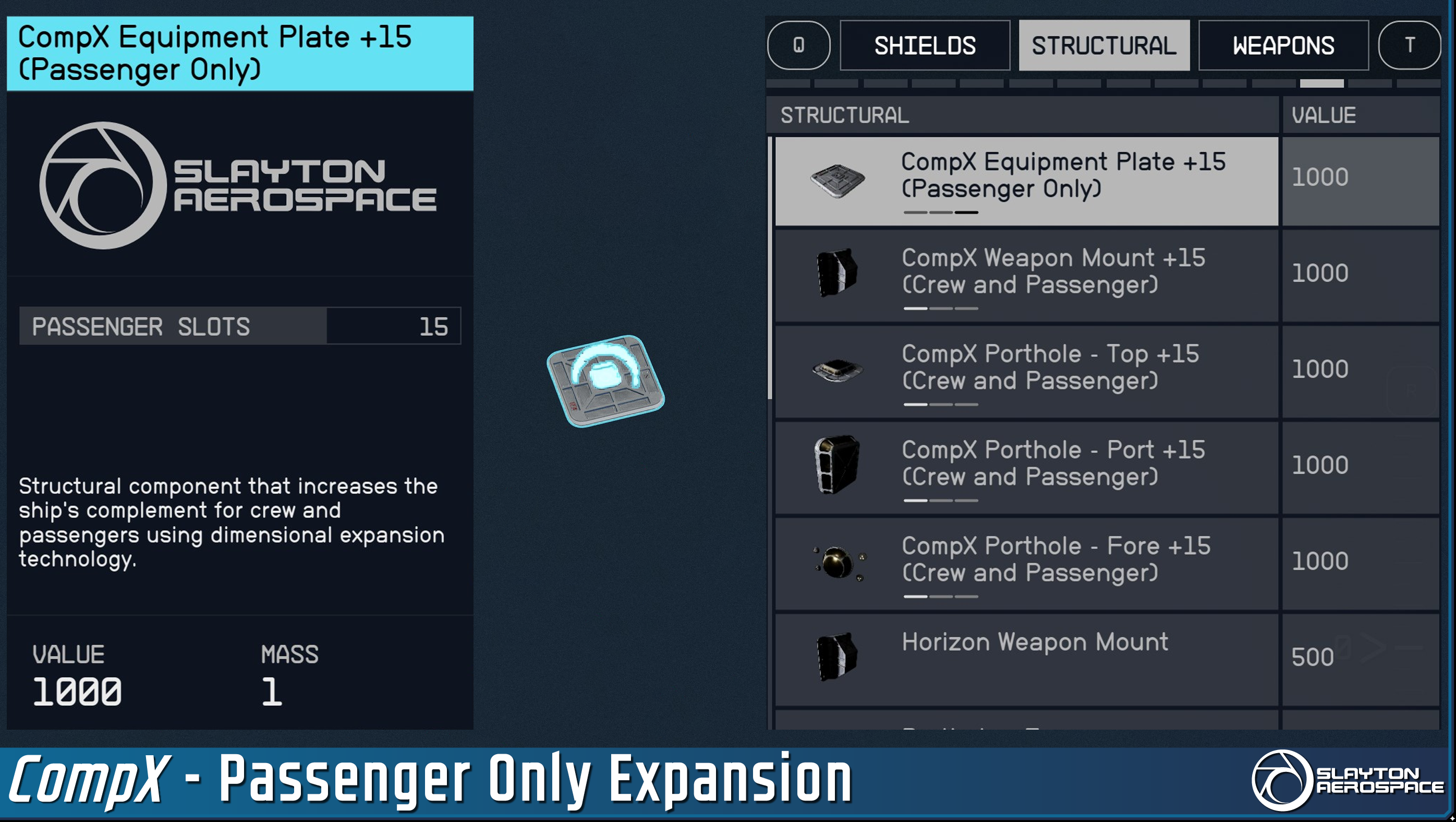Screen dimensions: 1456x822
Task: Select CompX Porthole - Port +15 entry
Action: click(x=1026, y=467)
